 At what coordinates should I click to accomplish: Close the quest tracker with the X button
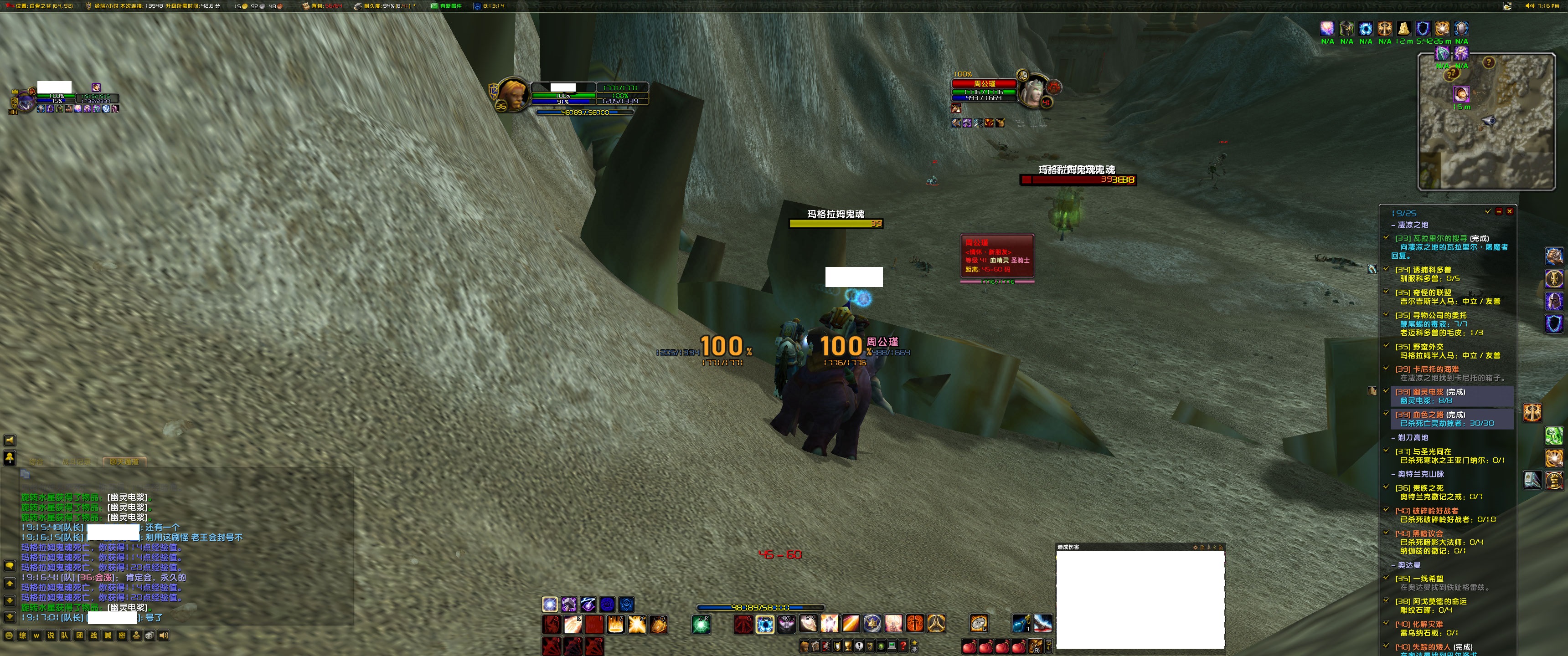pyautogui.click(x=1510, y=212)
